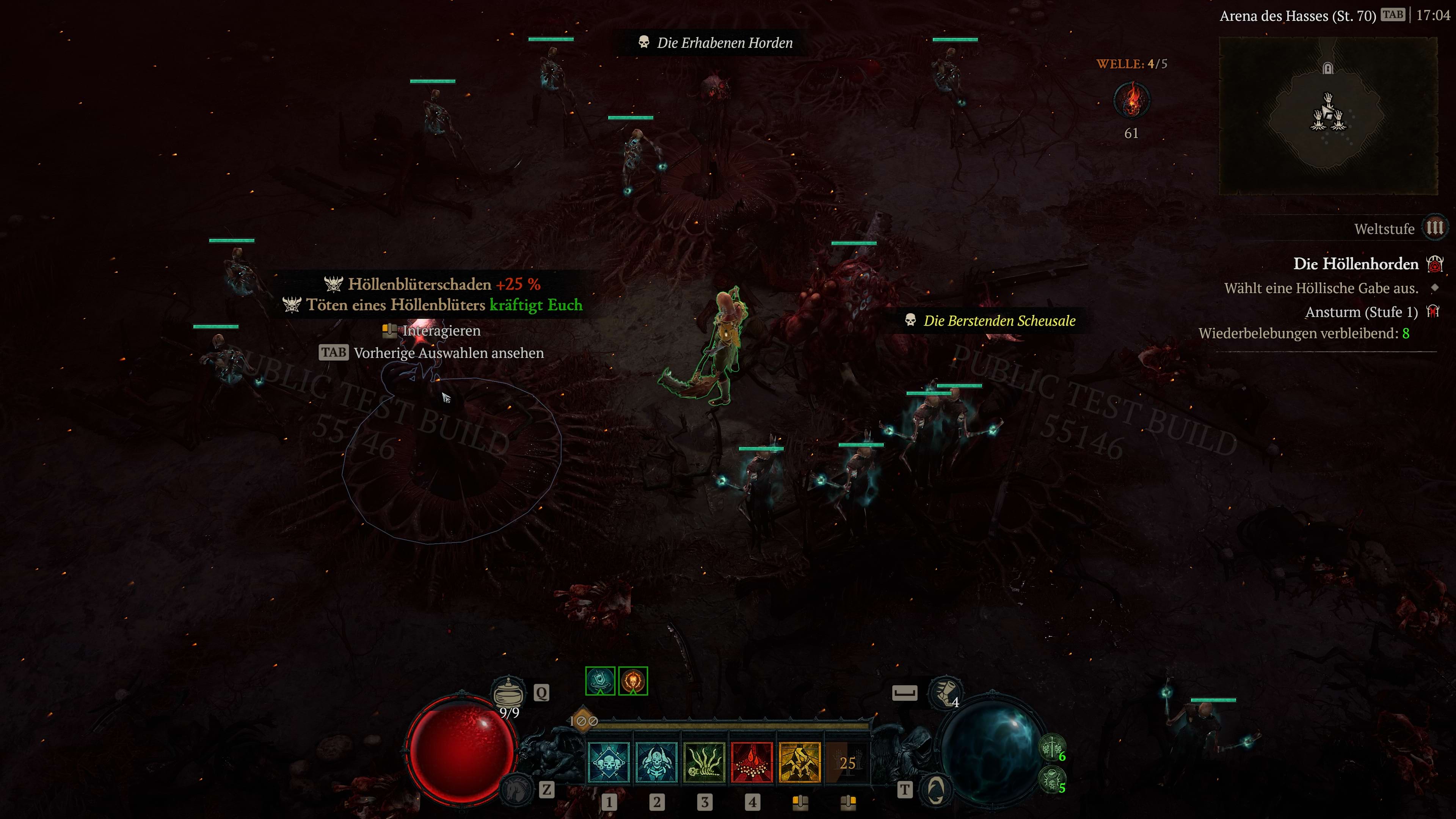Use the horned skull skill in slot 2
The height and width of the screenshot is (819, 1456).
click(x=656, y=763)
